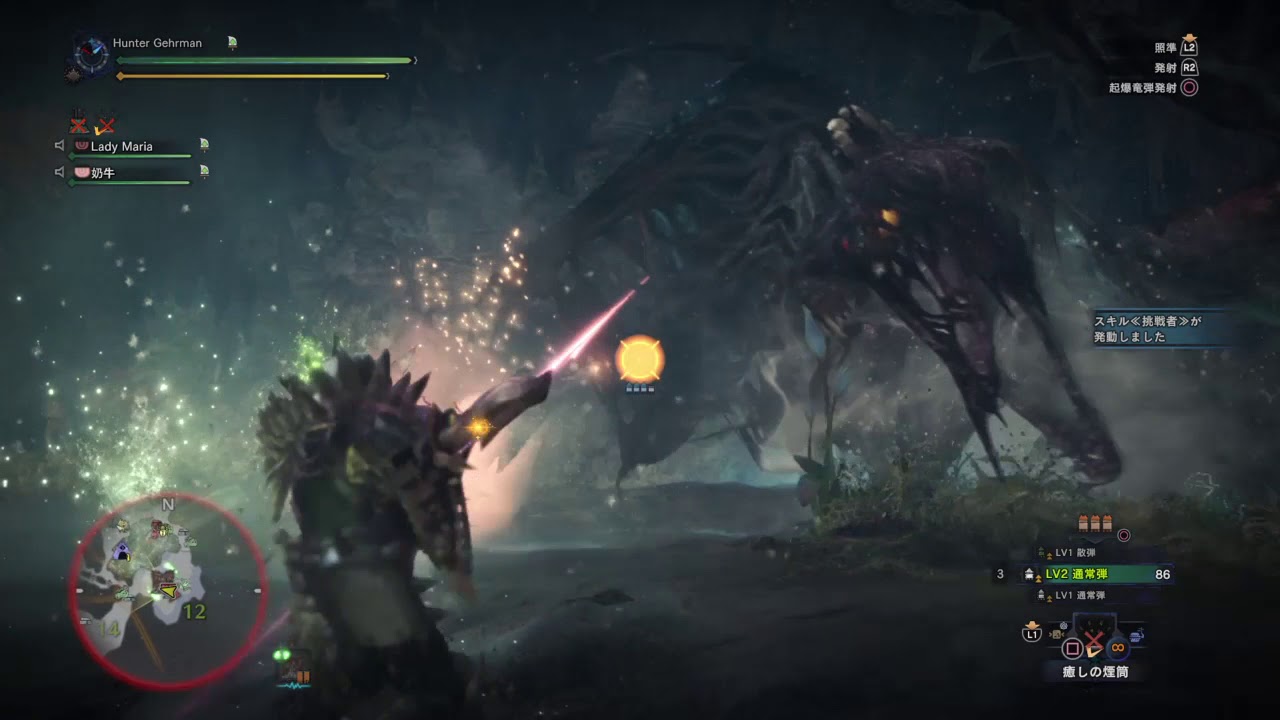The image size is (1280, 720).
Task: Open the circular minimap
Action: [x=168, y=592]
